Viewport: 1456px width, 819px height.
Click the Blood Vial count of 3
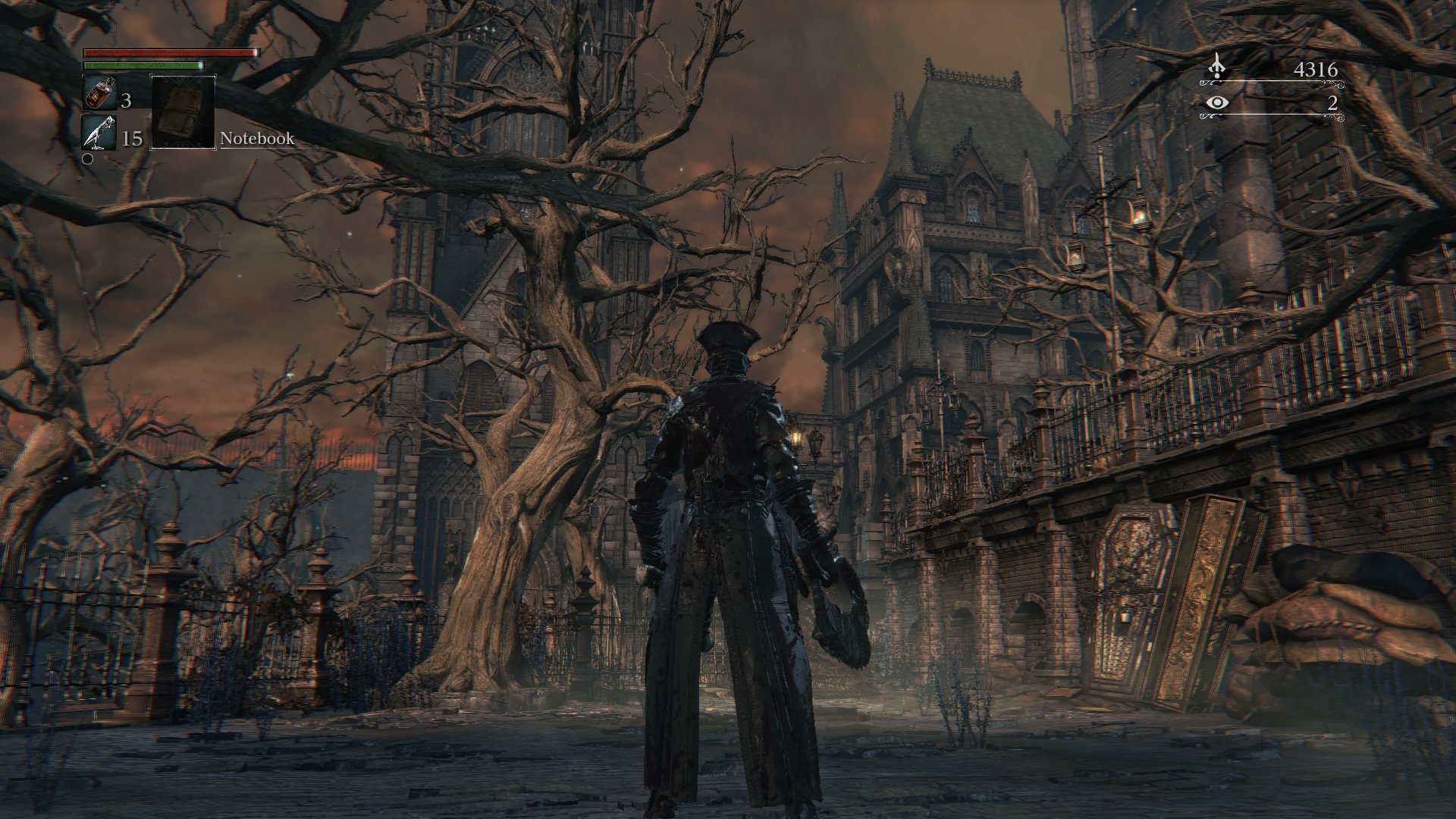pyautogui.click(x=127, y=99)
